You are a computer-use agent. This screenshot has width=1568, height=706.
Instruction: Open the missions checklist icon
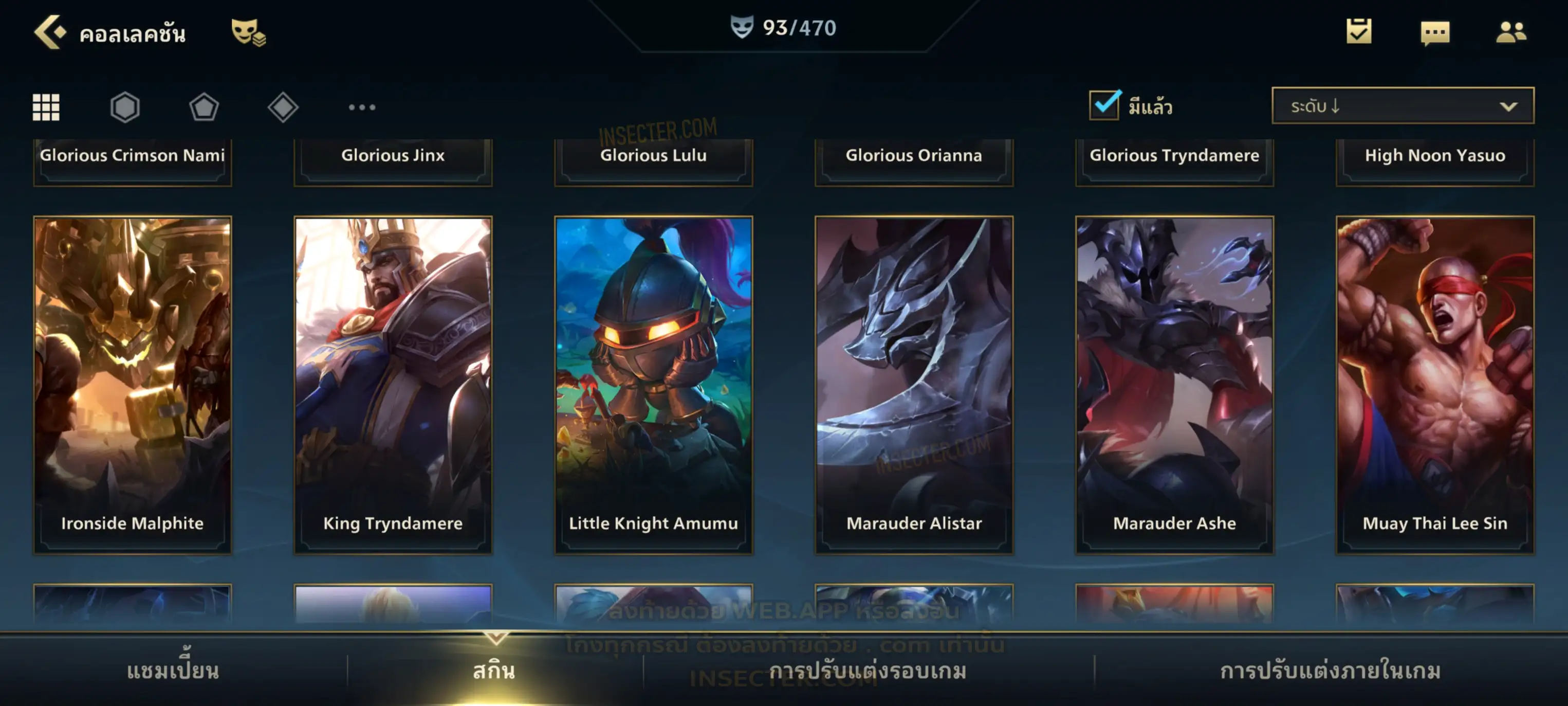(x=1359, y=32)
